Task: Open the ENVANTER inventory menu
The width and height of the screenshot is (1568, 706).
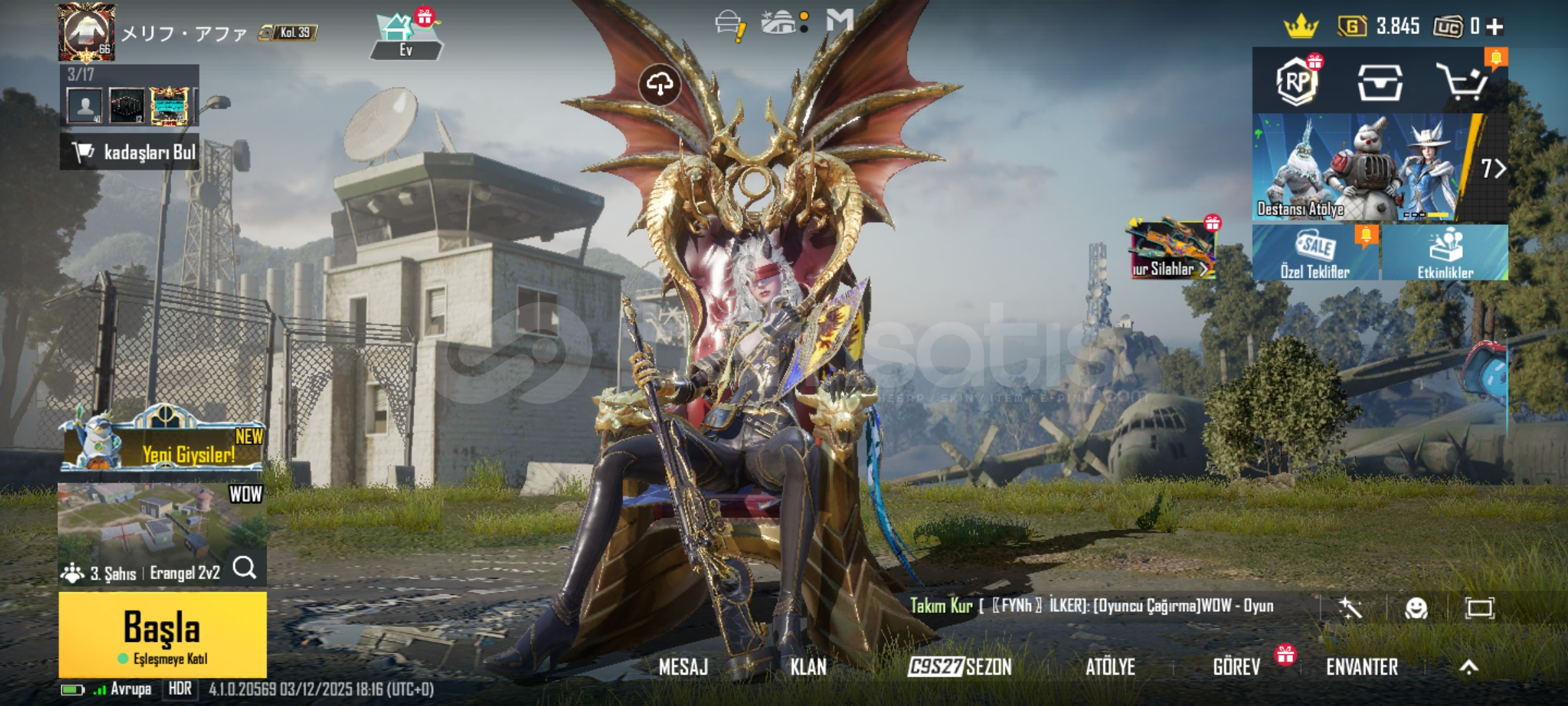Action: click(1362, 667)
